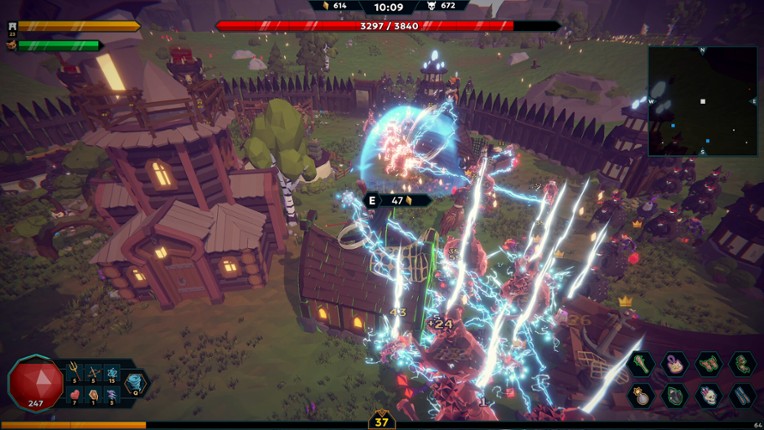Choose the dark green shield item slot
Viewport: 764px width, 430px height.
[x=675, y=396]
